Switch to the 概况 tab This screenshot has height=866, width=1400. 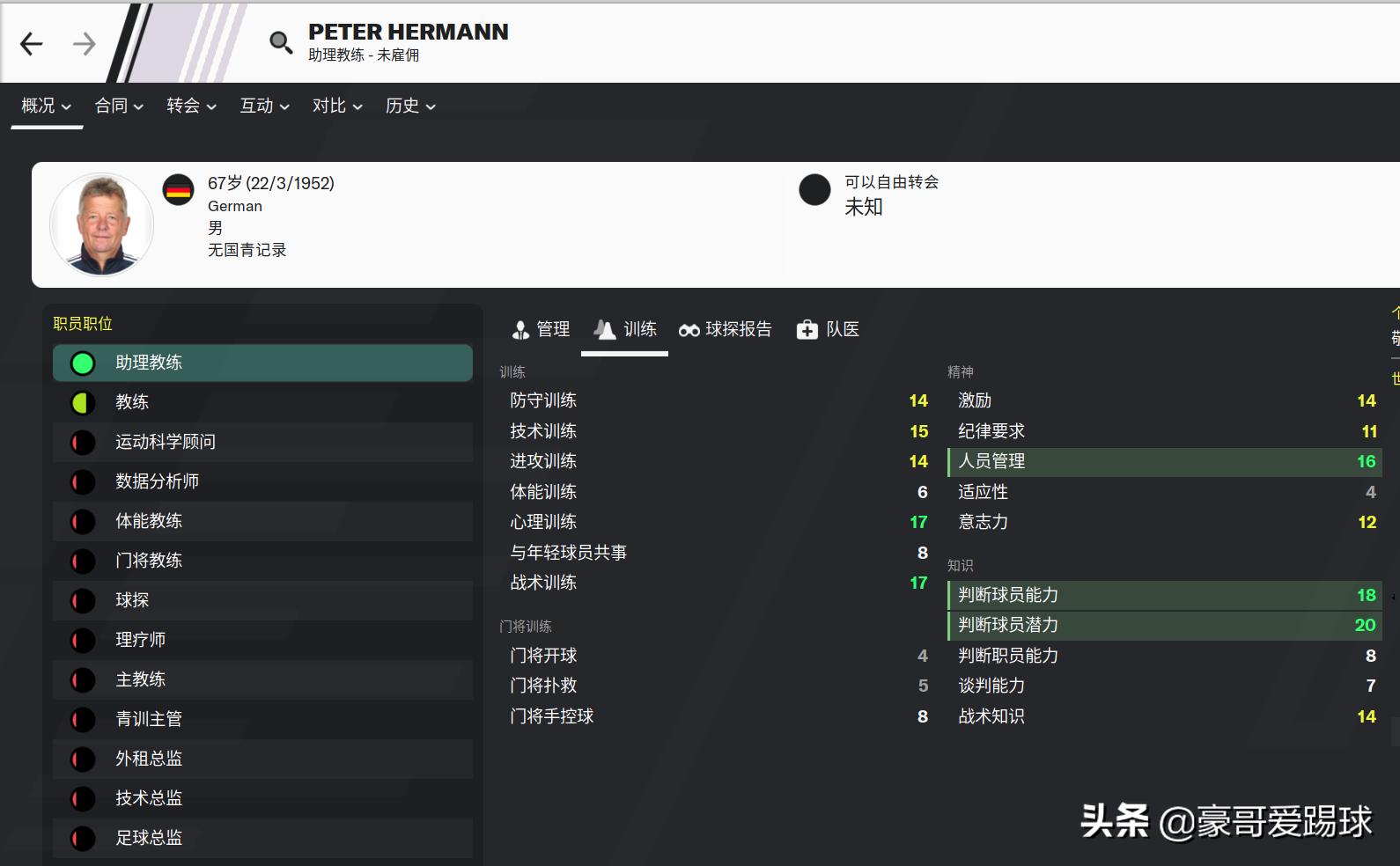pyautogui.click(x=39, y=106)
